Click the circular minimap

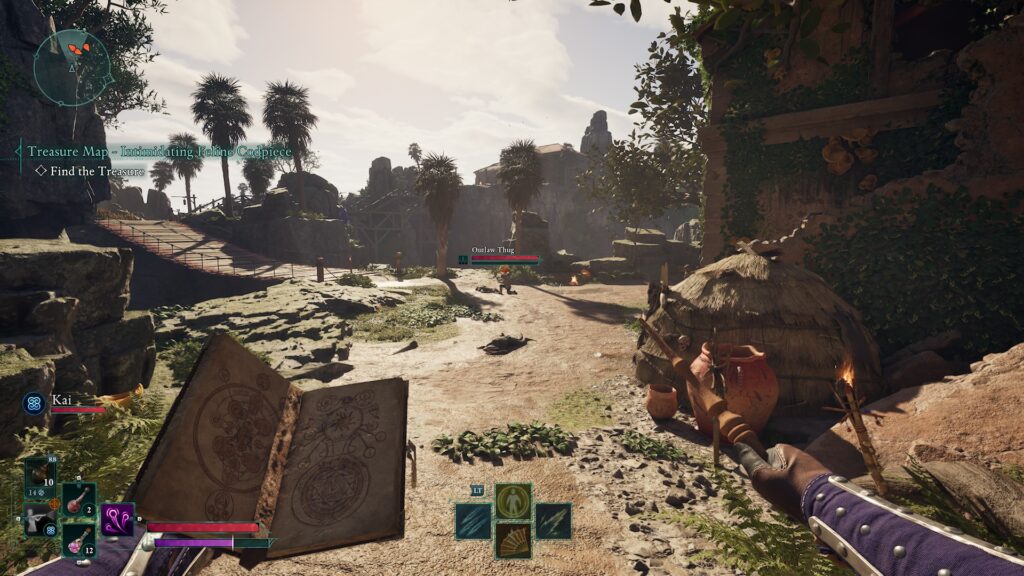coord(71,67)
